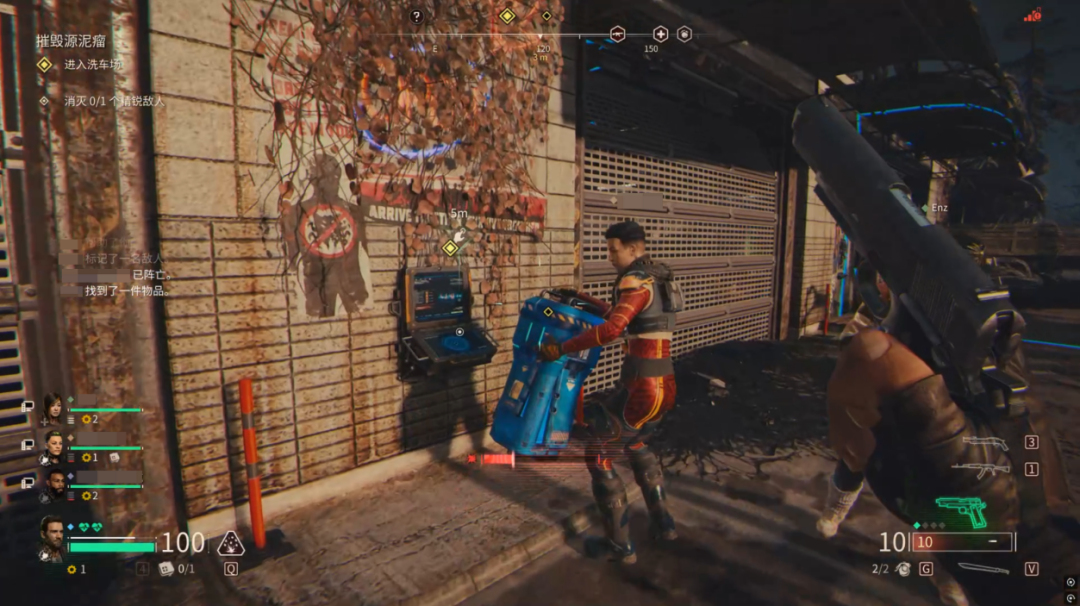This screenshot has height=606, width=1080.
Task: Select the large yellow diamond compass marker
Action: pyautogui.click(x=507, y=16)
